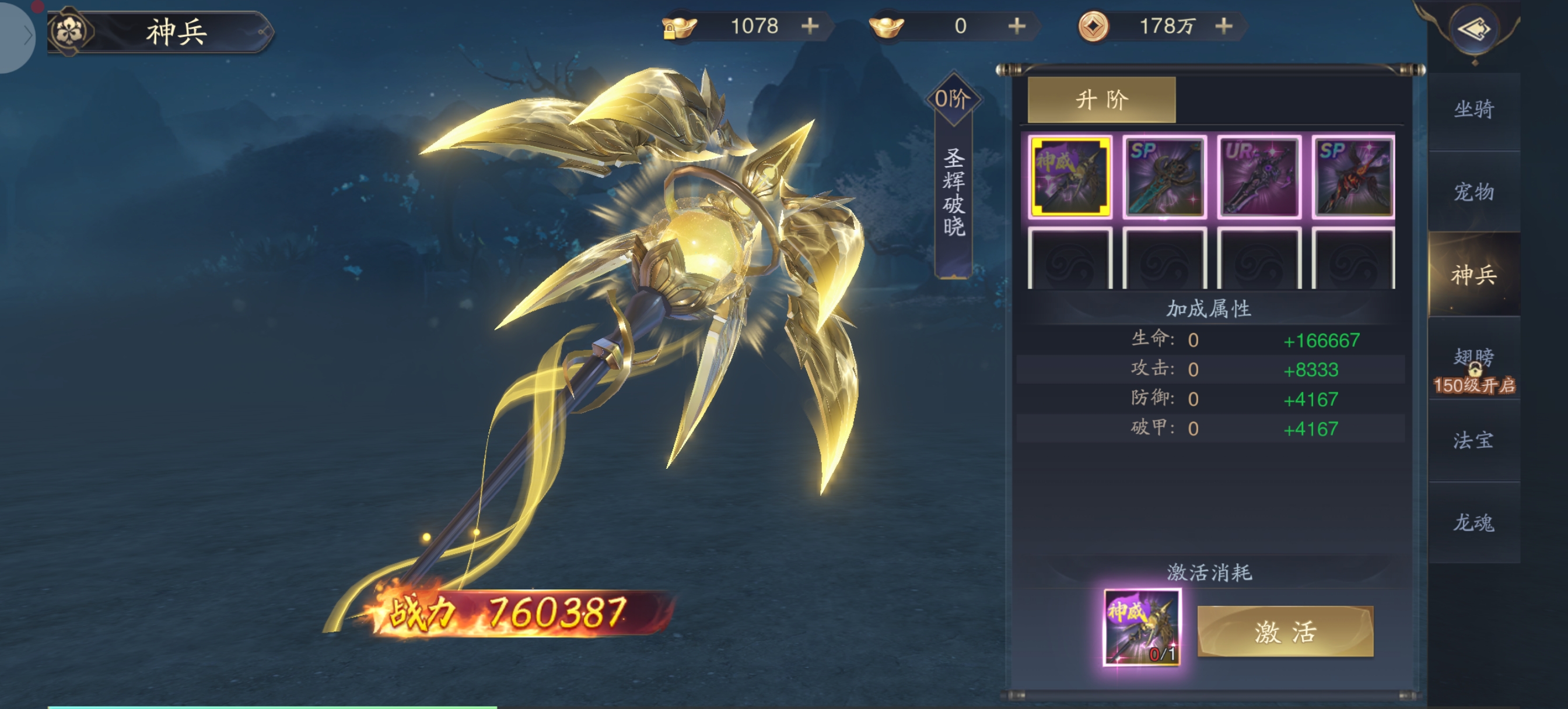This screenshot has width=1568, height=709.
Task: Go back using the top-right arrow button
Action: coord(1473,29)
